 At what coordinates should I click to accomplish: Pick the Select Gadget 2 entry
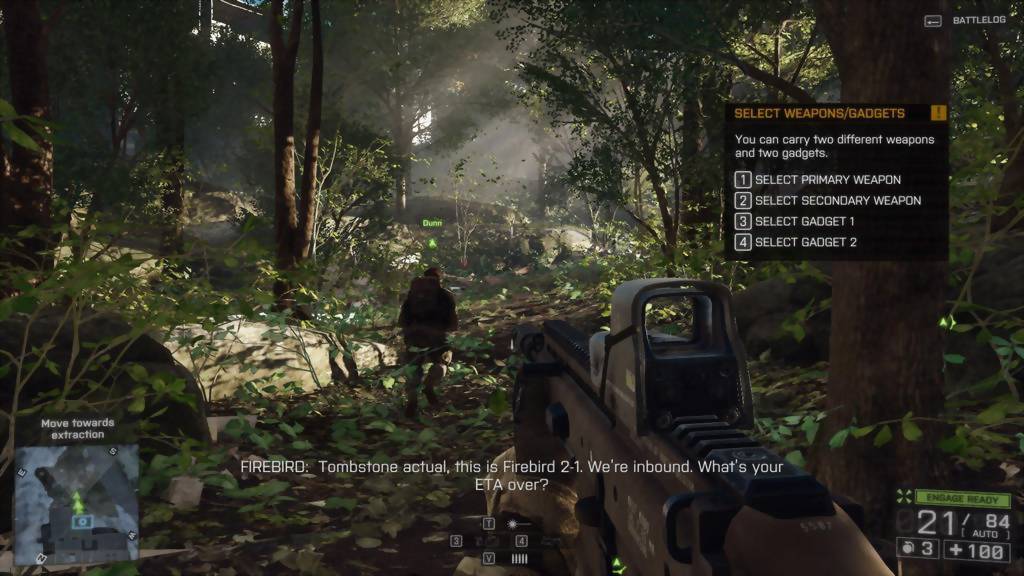[805, 242]
